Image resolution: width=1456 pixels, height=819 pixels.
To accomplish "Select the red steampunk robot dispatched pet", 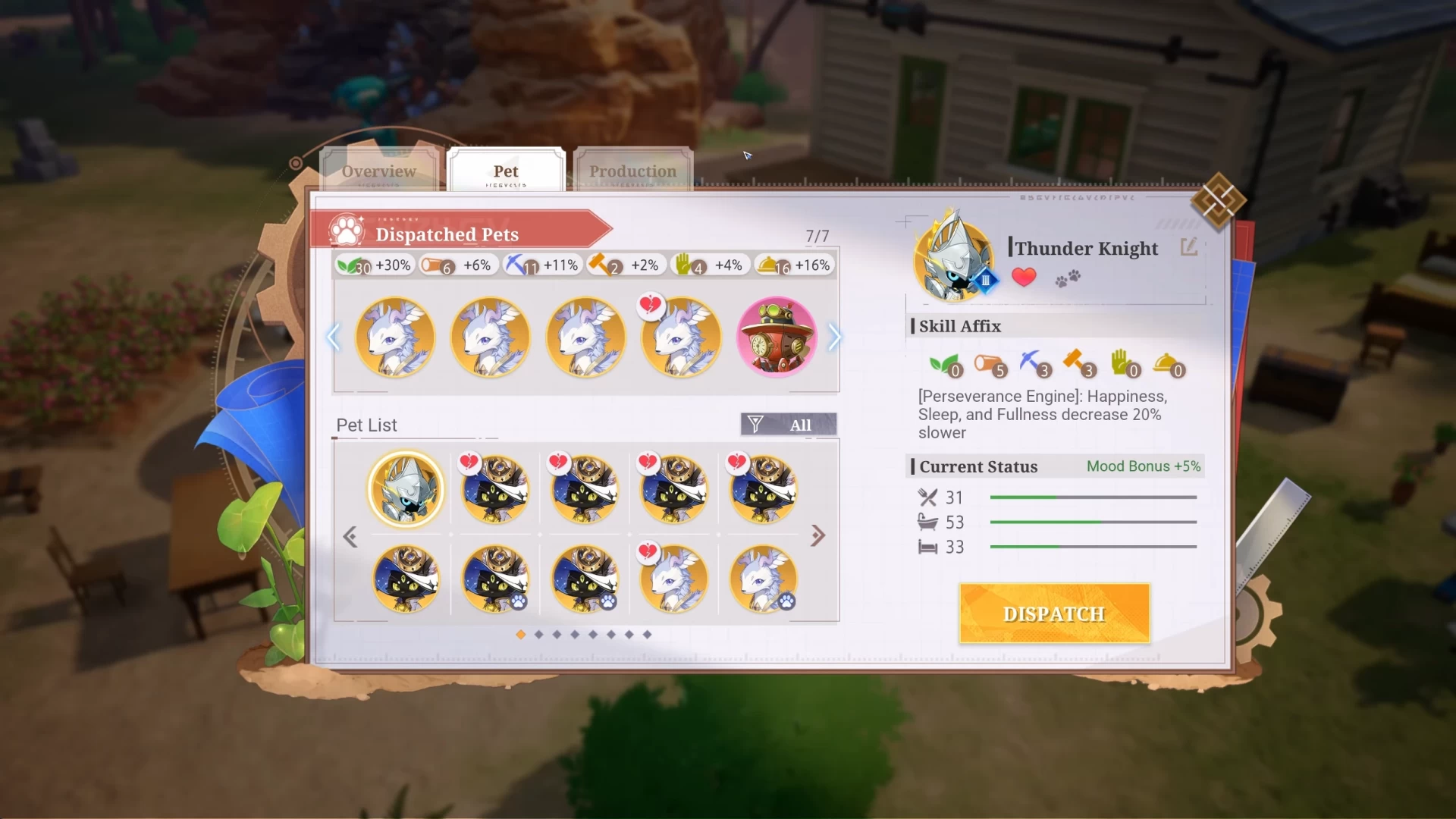I will 777,337.
